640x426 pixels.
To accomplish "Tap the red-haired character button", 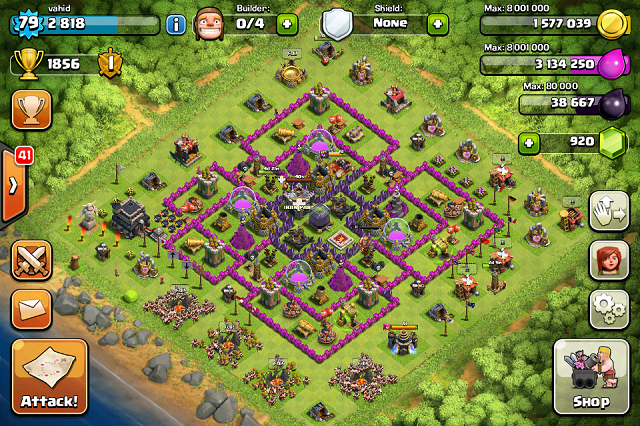I will click(608, 260).
